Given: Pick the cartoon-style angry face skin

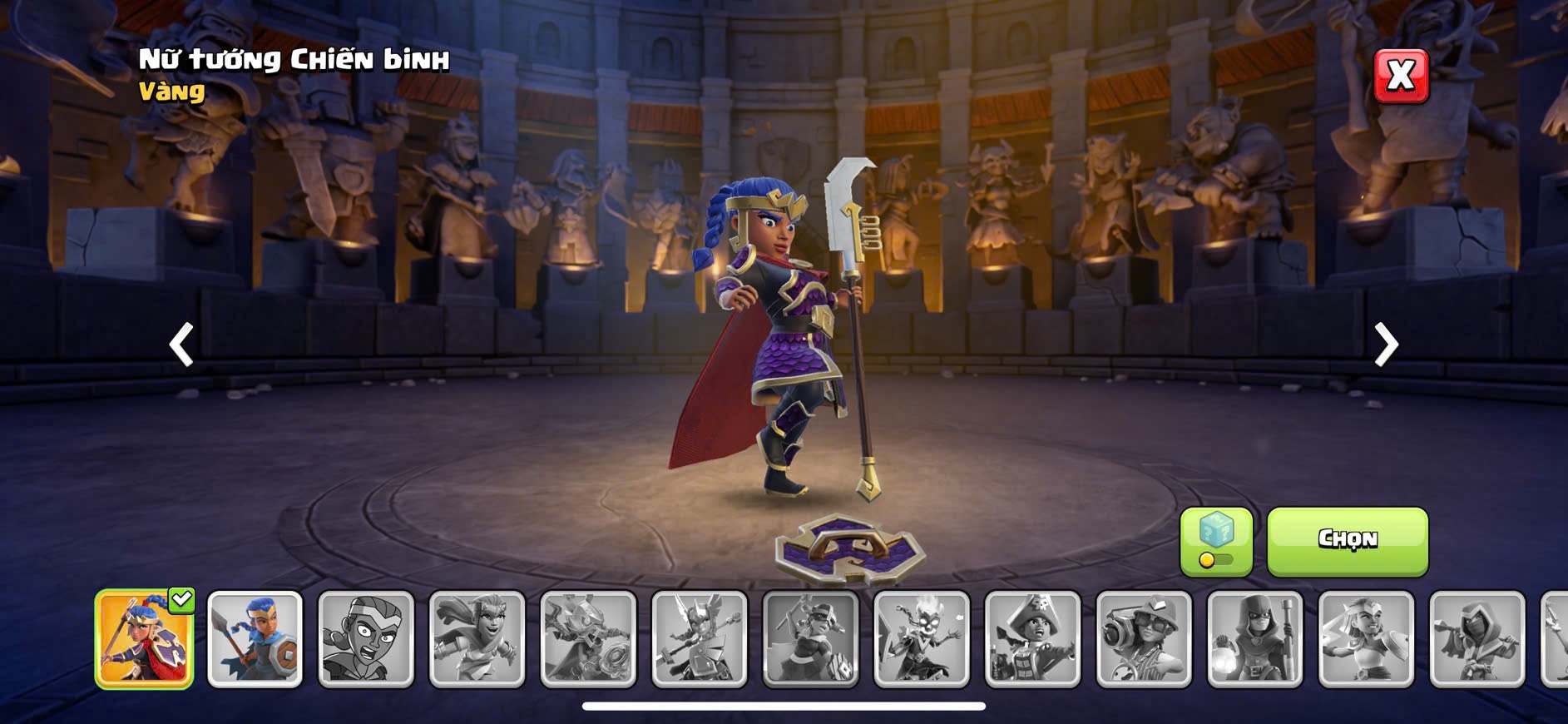Looking at the screenshot, I should (x=366, y=639).
